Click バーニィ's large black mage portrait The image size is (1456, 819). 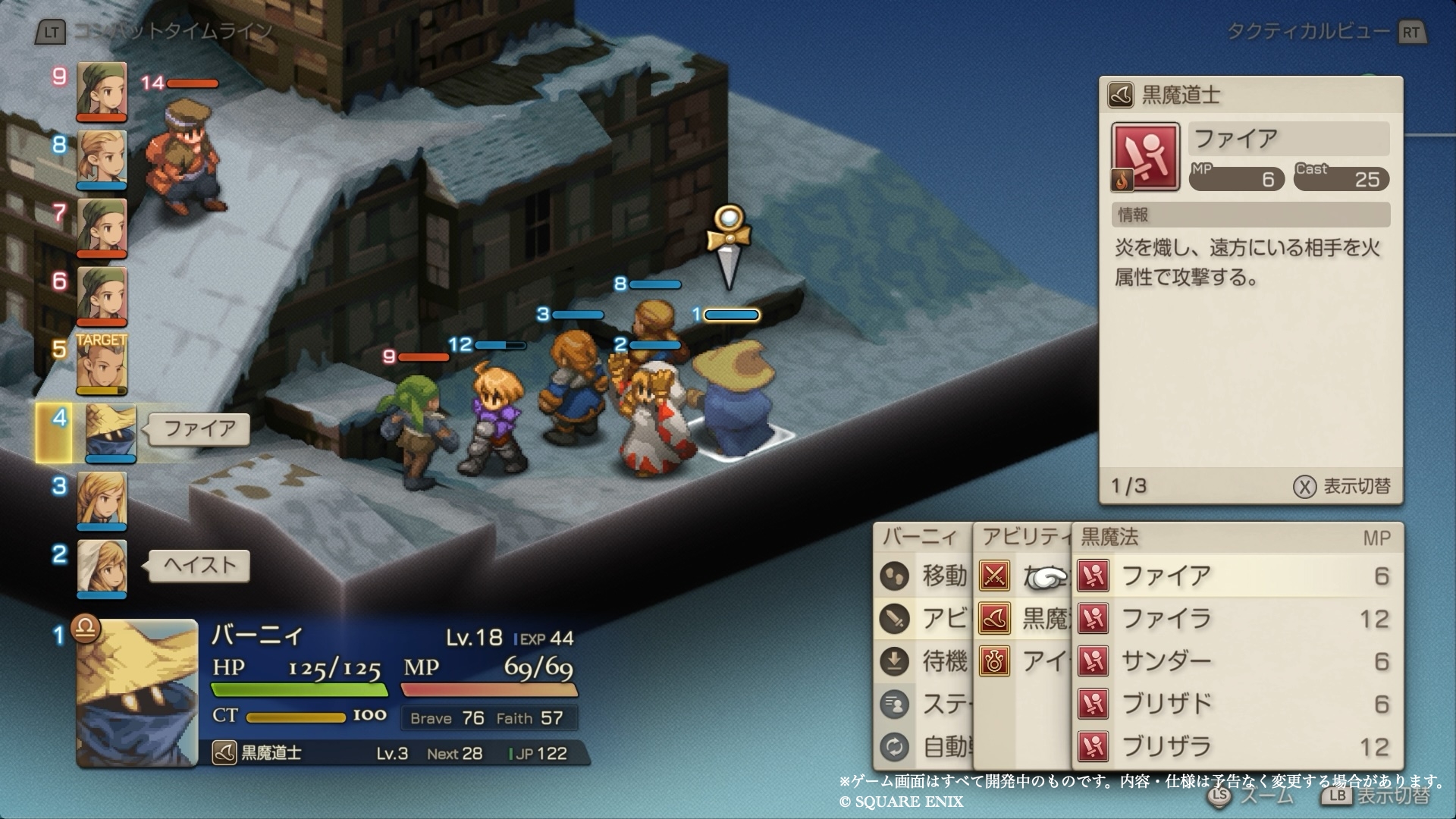tap(136, 692)
